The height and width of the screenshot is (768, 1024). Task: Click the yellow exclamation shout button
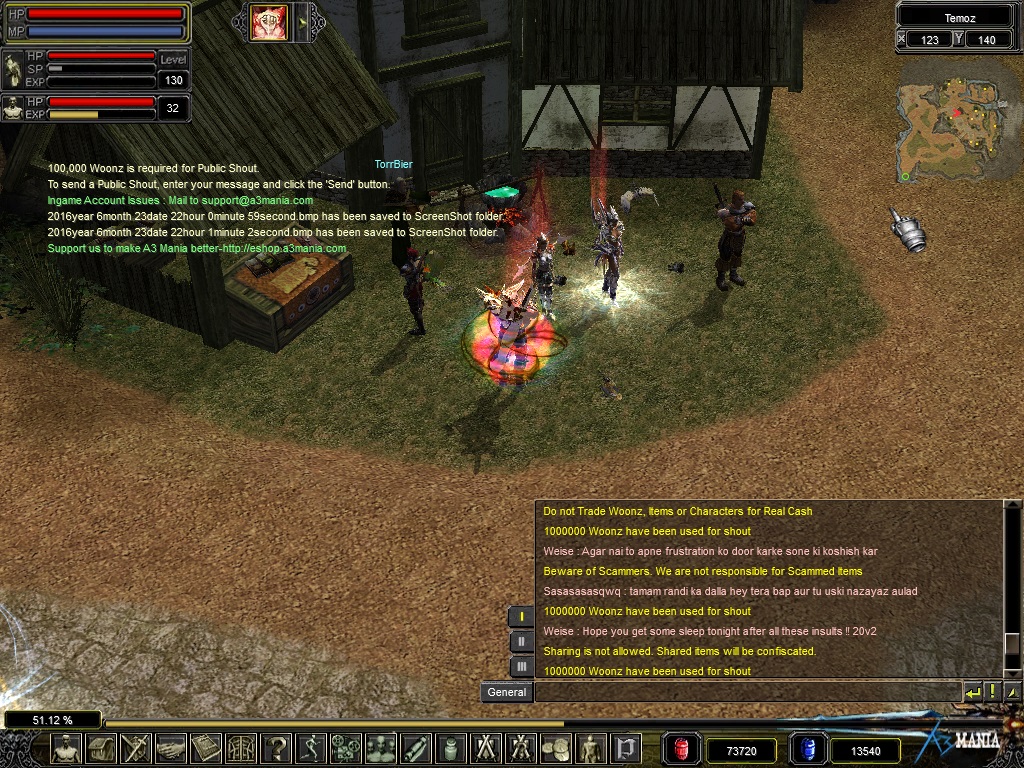tap(992, 692)
